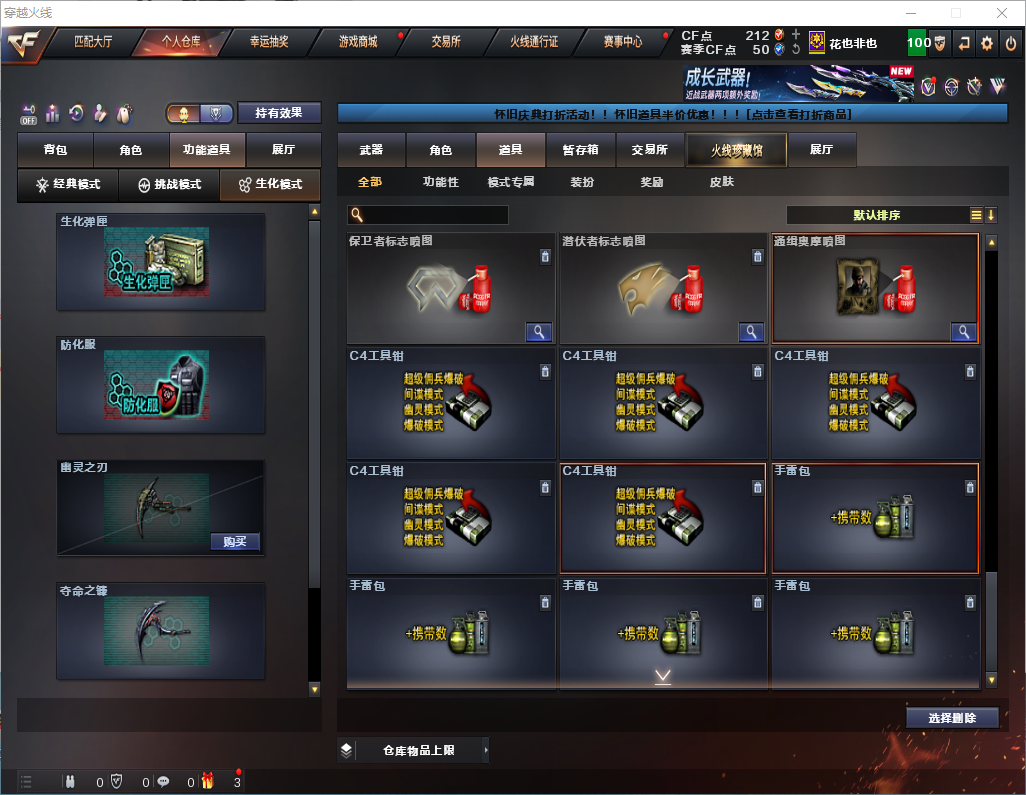Open the 游戏商城 game shop

click(x=358, y=42)
